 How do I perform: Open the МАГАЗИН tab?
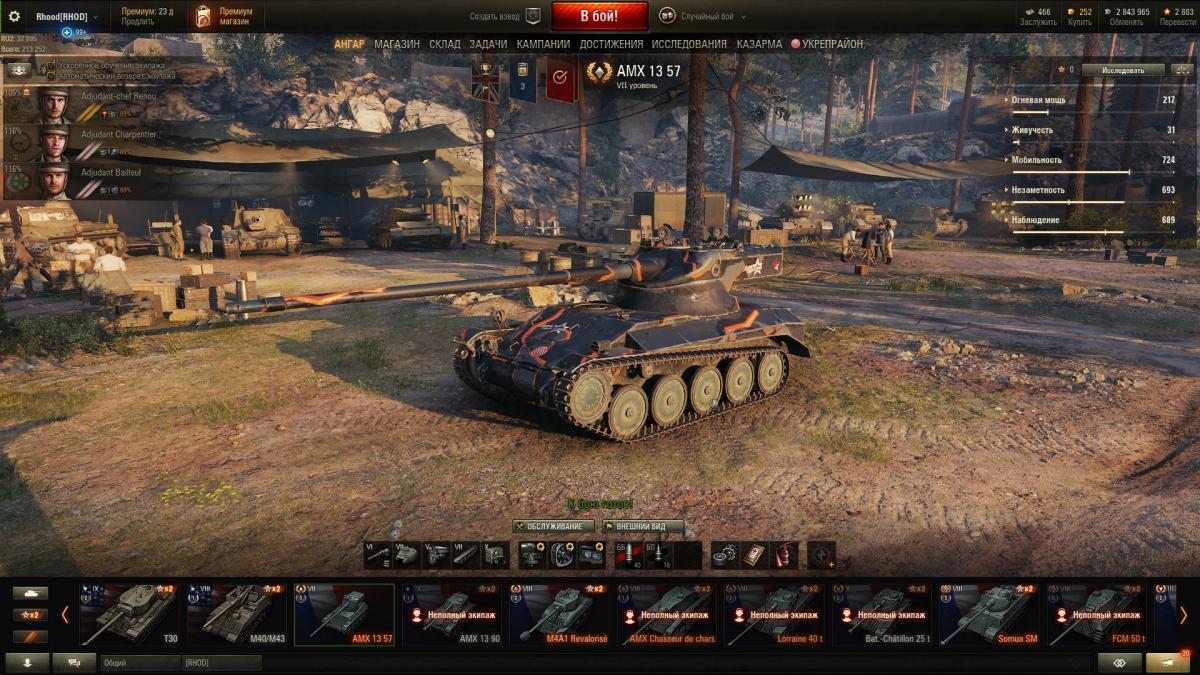(x=397, y=44)
